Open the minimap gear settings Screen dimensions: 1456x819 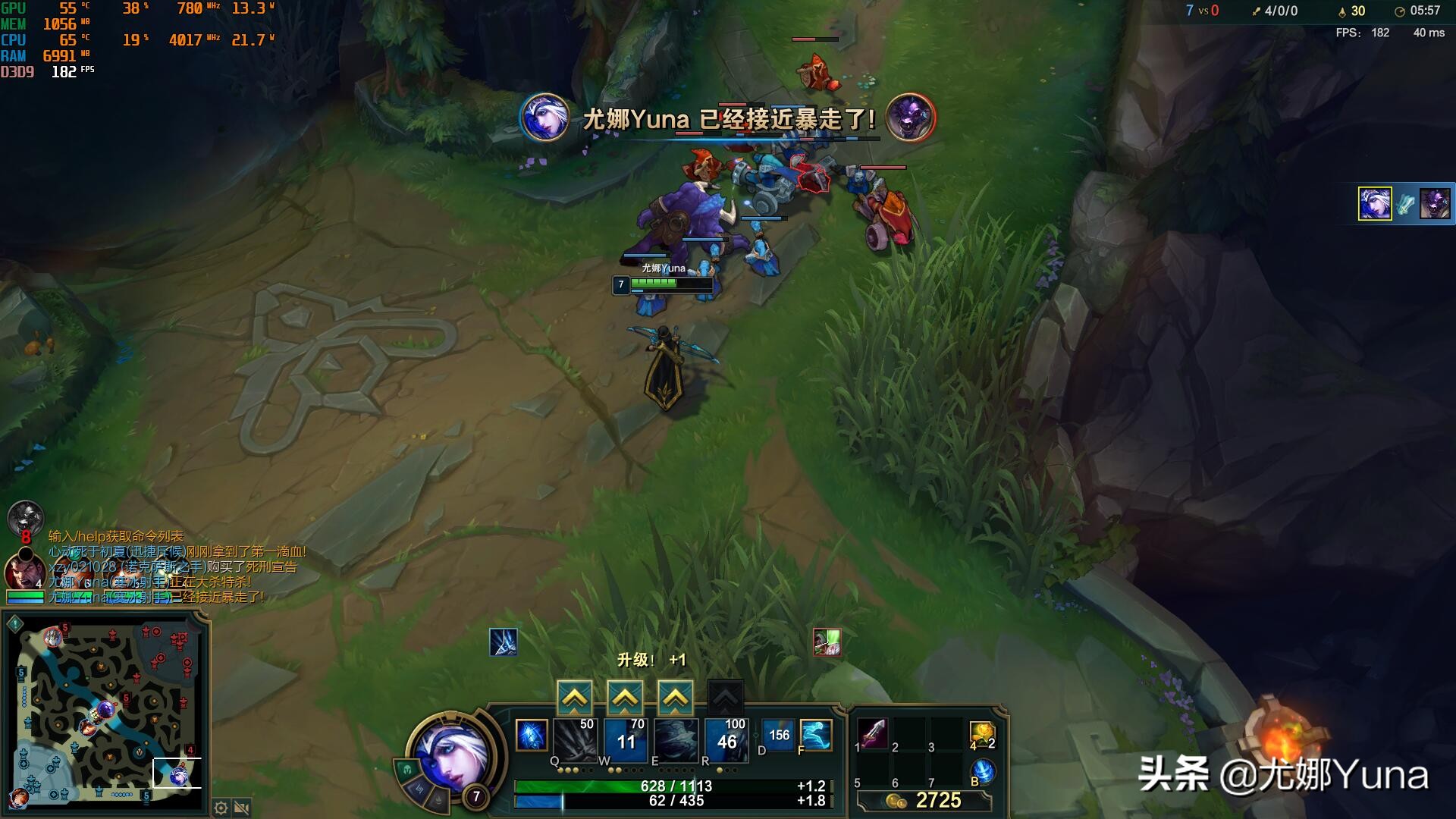coord(221,808)
